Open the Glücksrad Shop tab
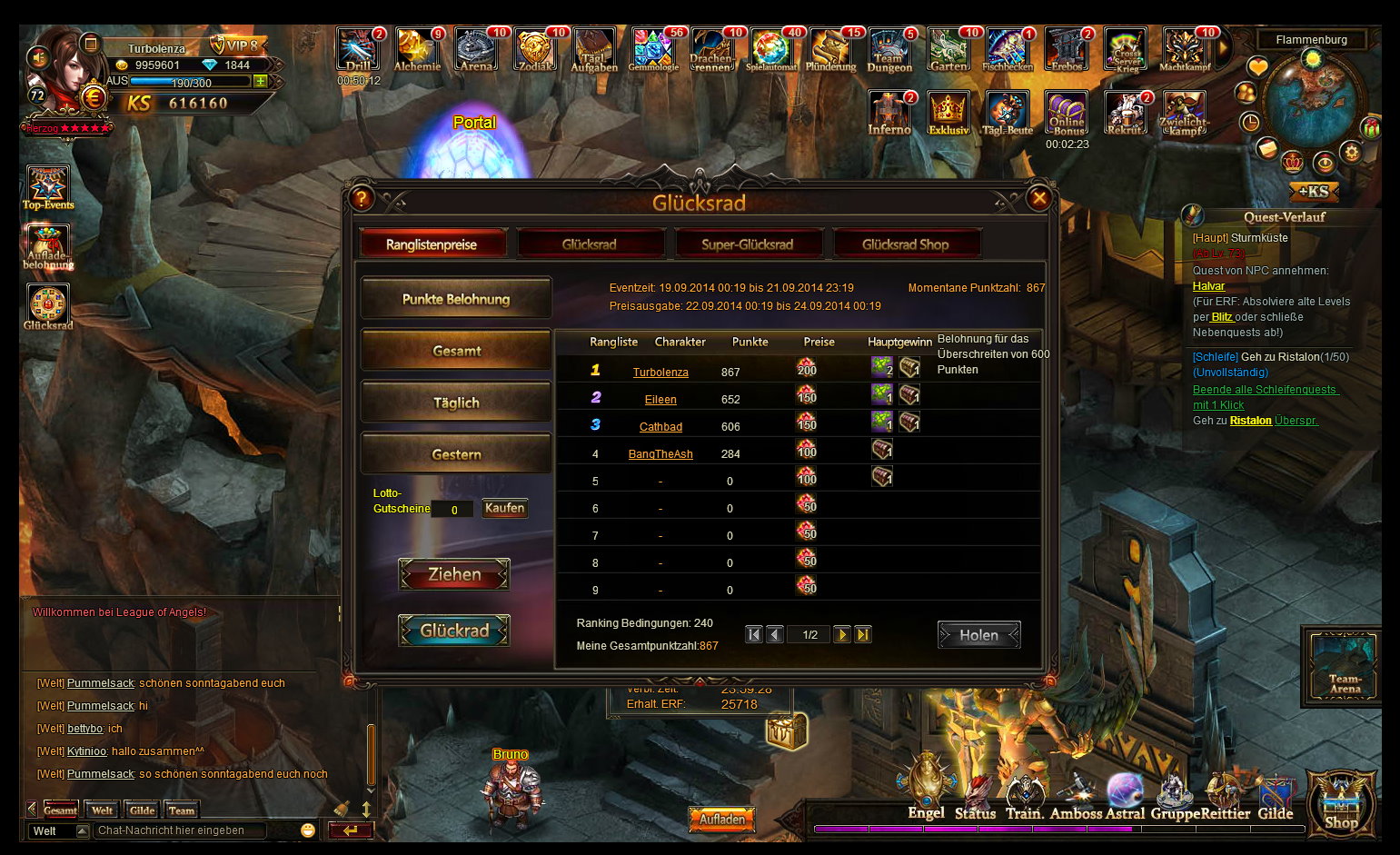Viewport: 1400px width, 855px height. [905, 244]
